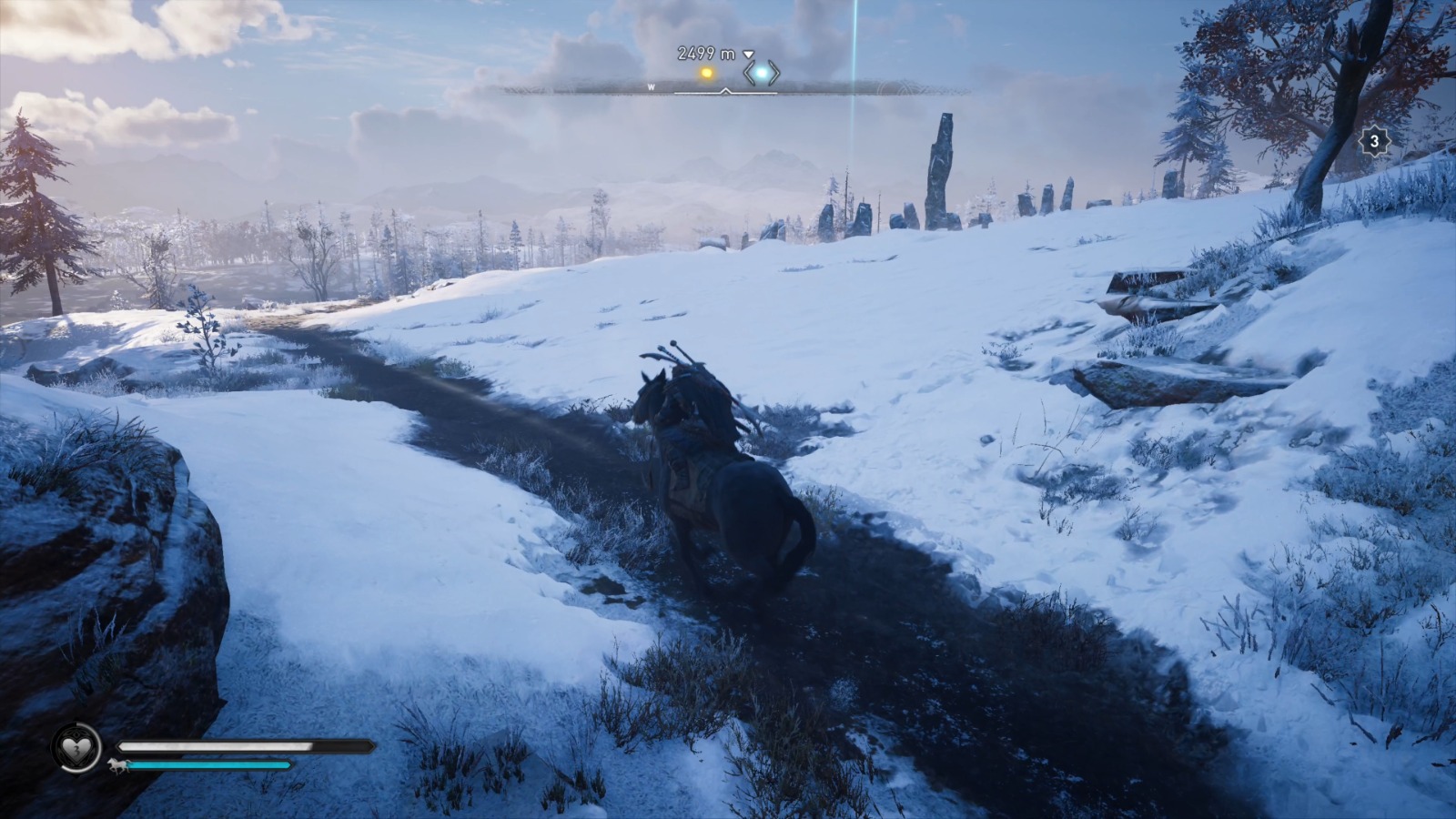This screenshot has width=1456, height=819.
Task: Click the W cardinal direction on the compass
Action: [x=652, y=86]
